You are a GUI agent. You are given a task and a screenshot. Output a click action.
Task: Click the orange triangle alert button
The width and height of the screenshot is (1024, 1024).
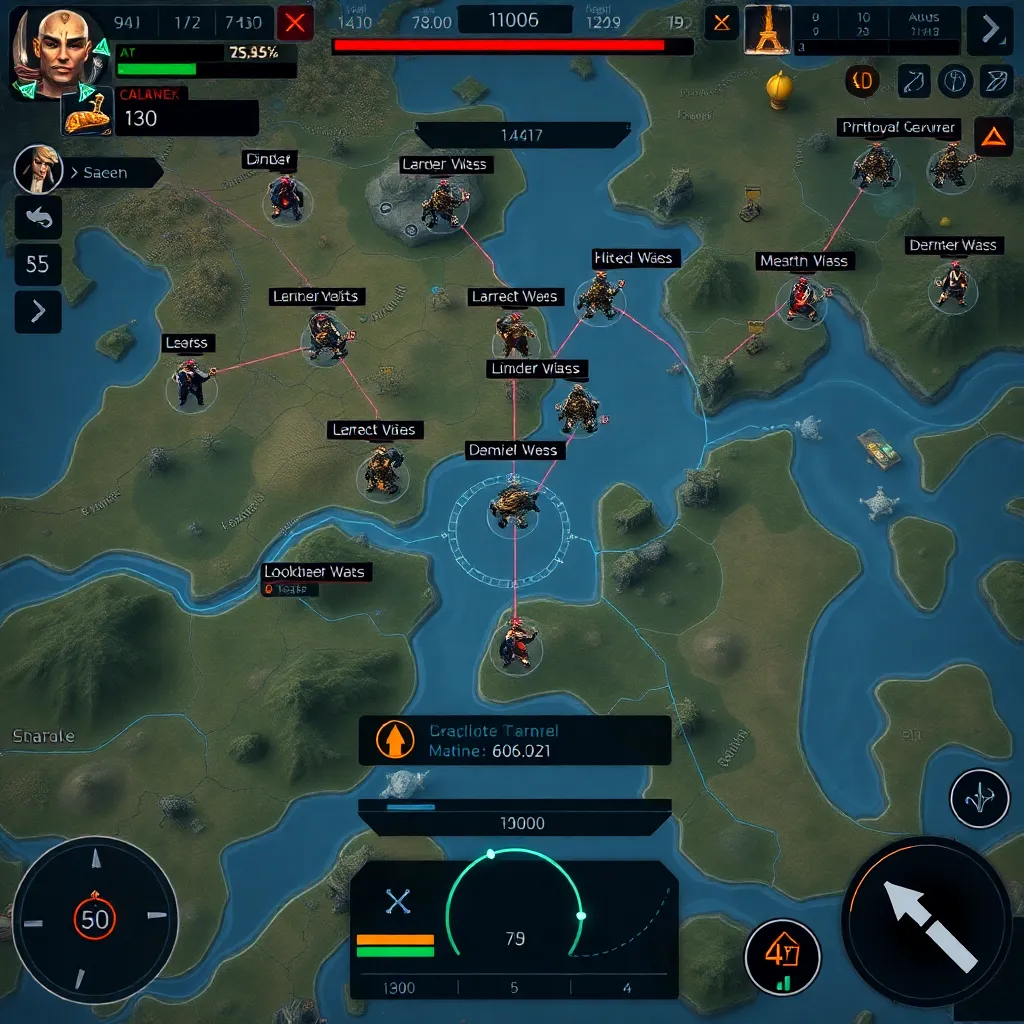click(x=992, y=137)
